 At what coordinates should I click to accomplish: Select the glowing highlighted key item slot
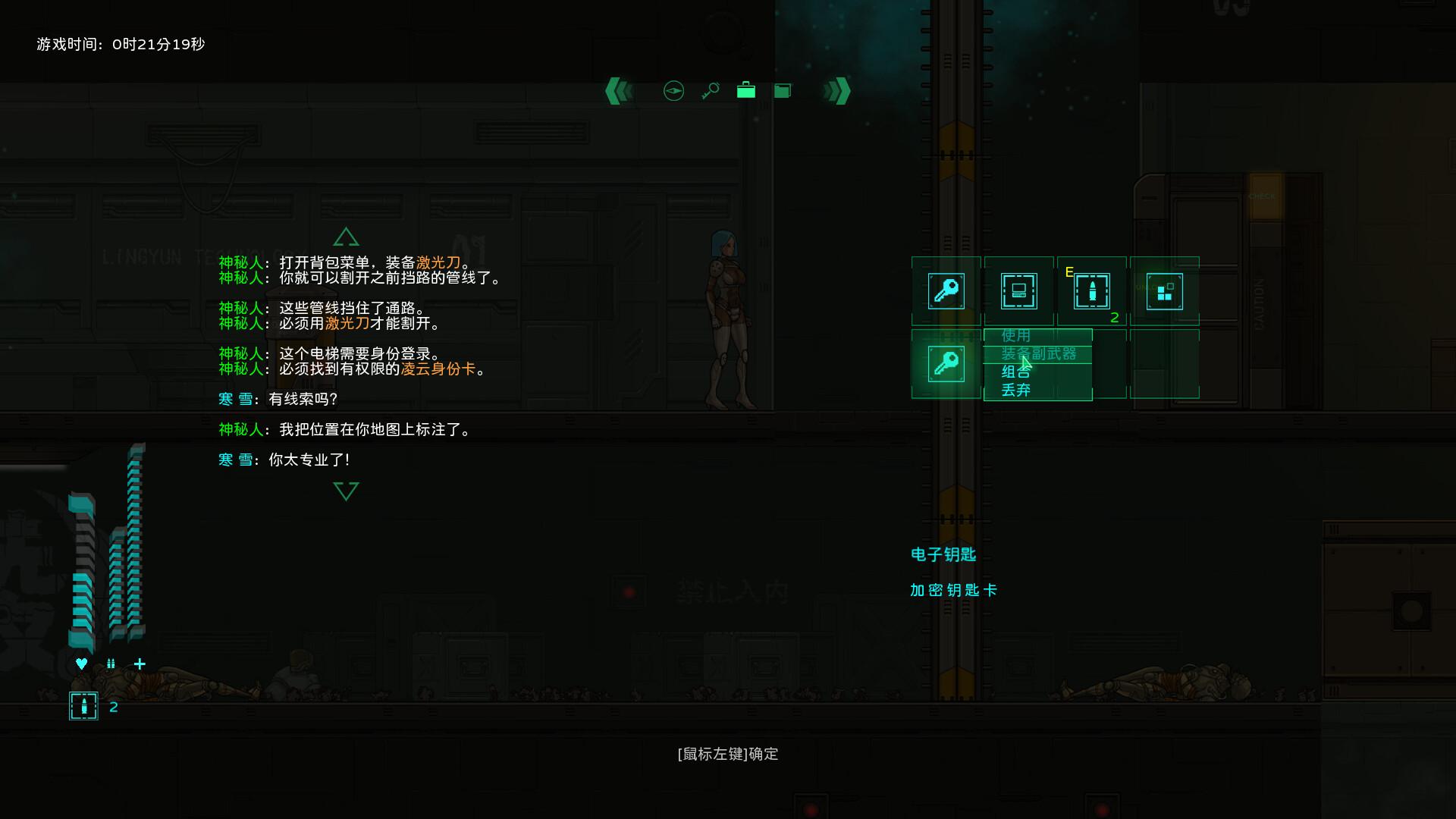(x=946, y=364)
